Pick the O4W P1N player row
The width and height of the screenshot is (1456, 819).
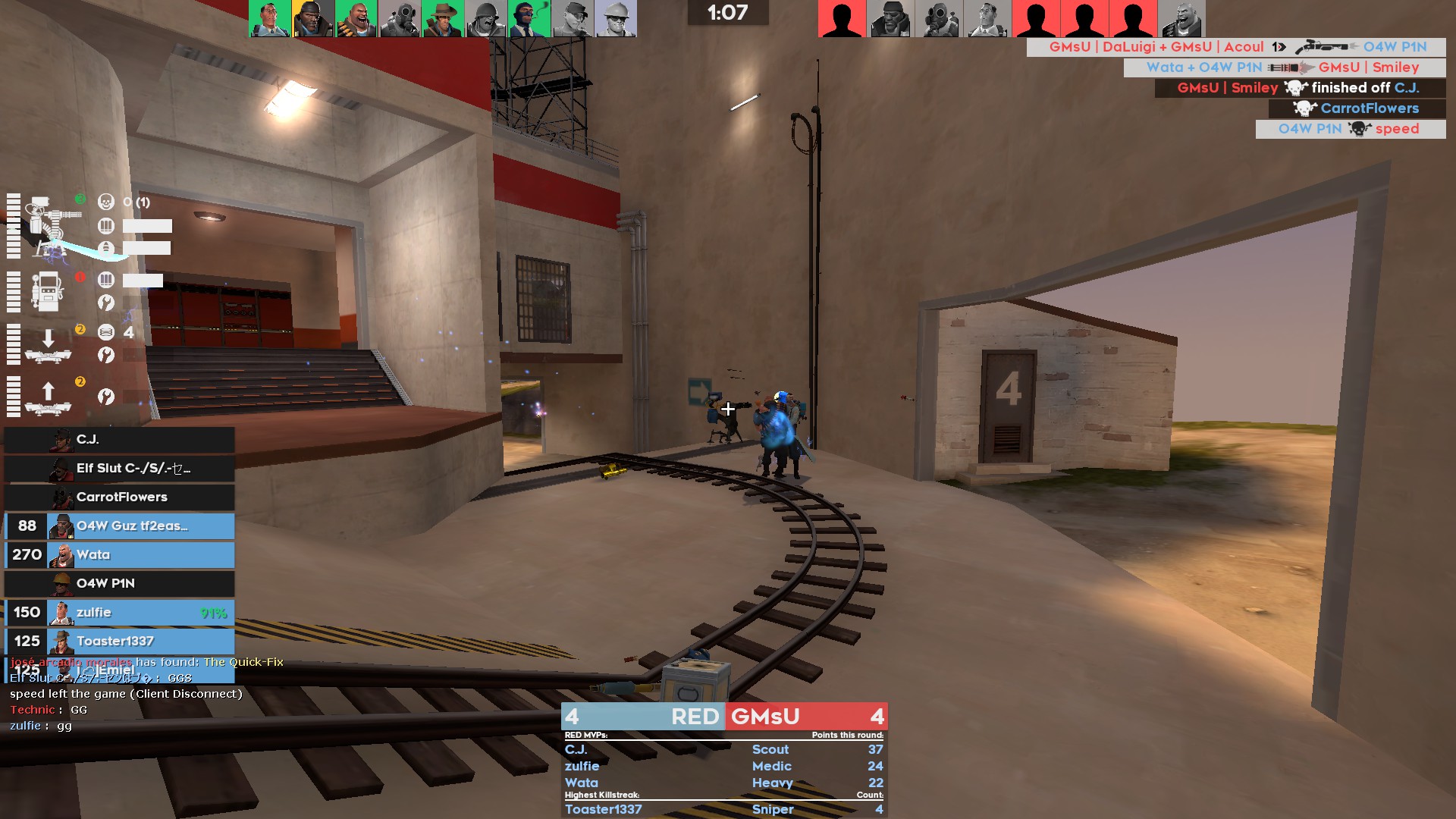pyautogui.click(x=119, y=584)
